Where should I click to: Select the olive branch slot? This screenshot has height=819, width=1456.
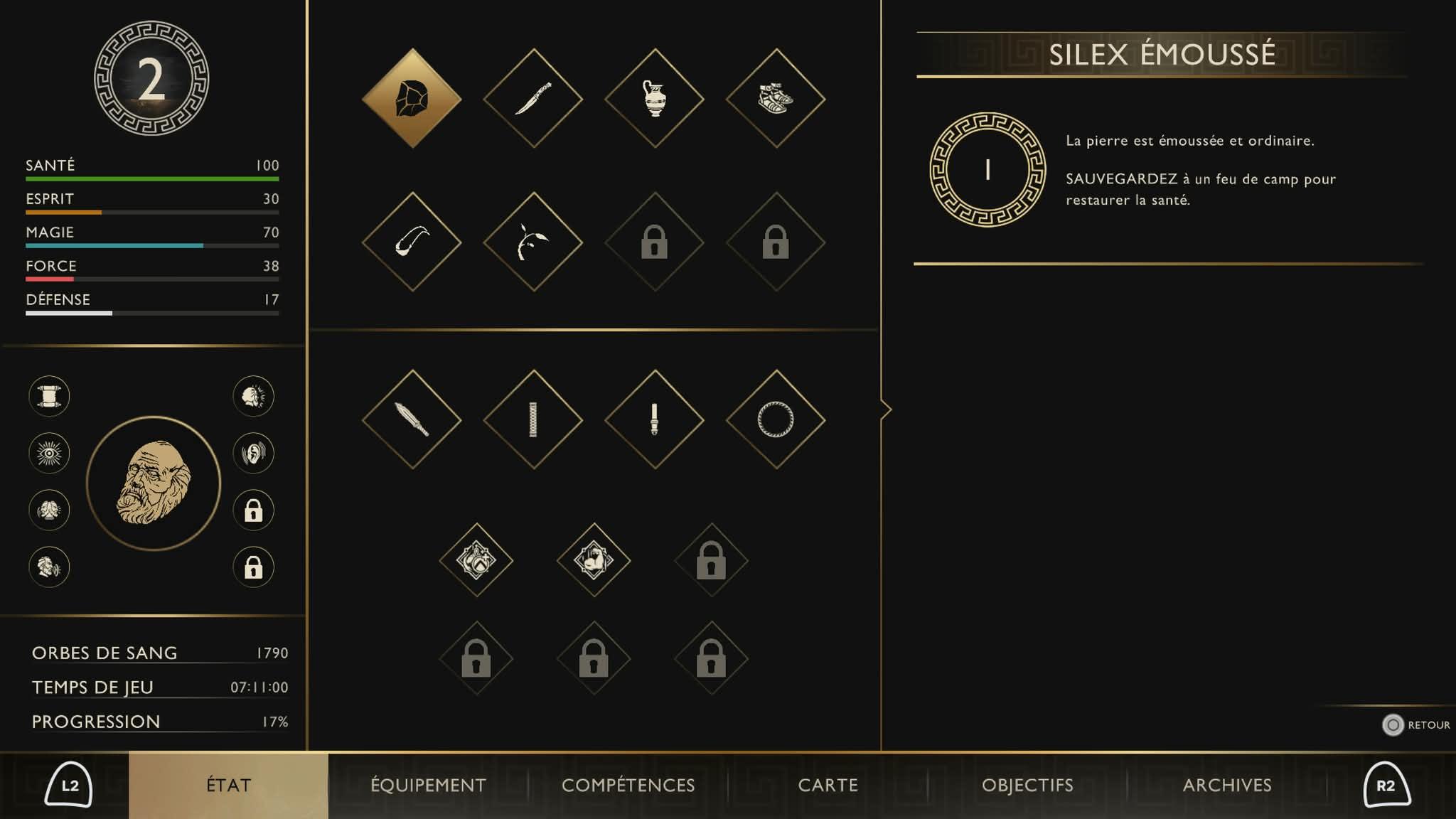(x=533, y=242)
